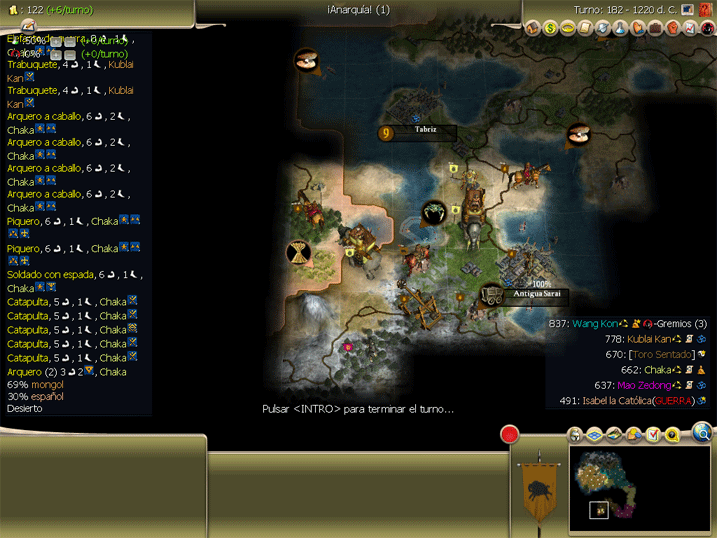Toggle the scores checklist button
The image size is (717, 538).
(653, 435)
